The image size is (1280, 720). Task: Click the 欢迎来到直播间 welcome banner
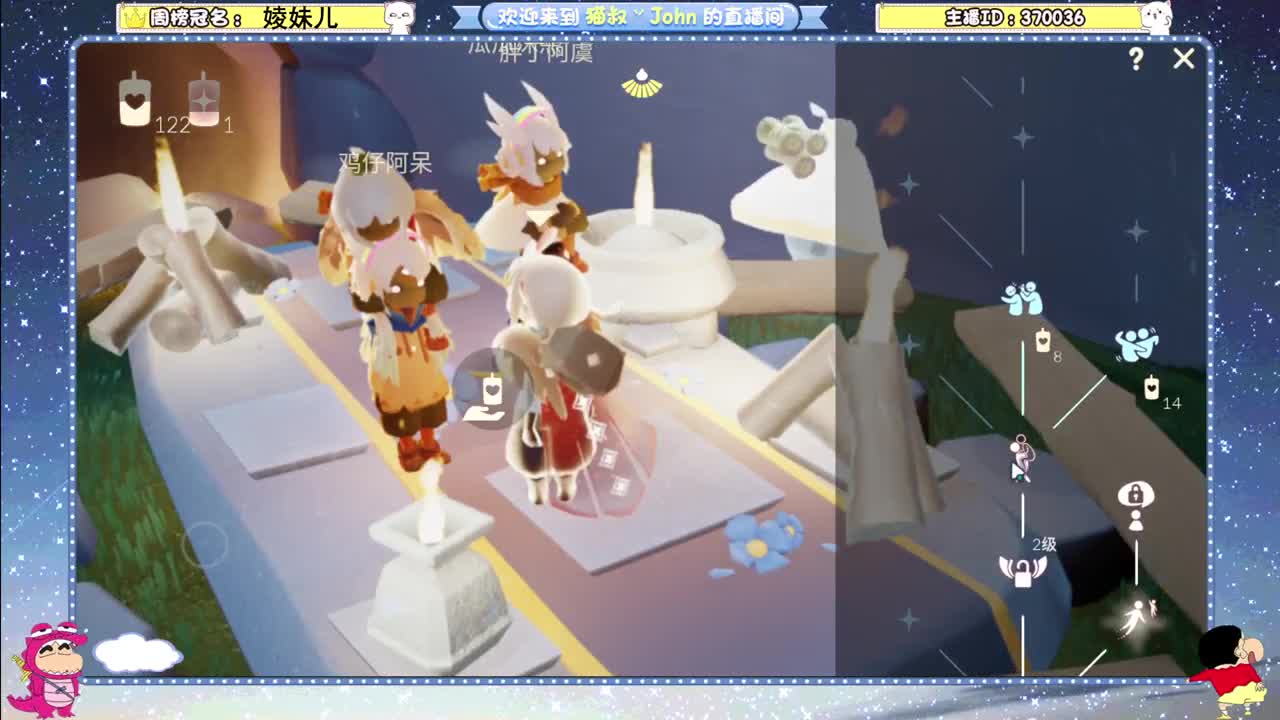[637, 16]
